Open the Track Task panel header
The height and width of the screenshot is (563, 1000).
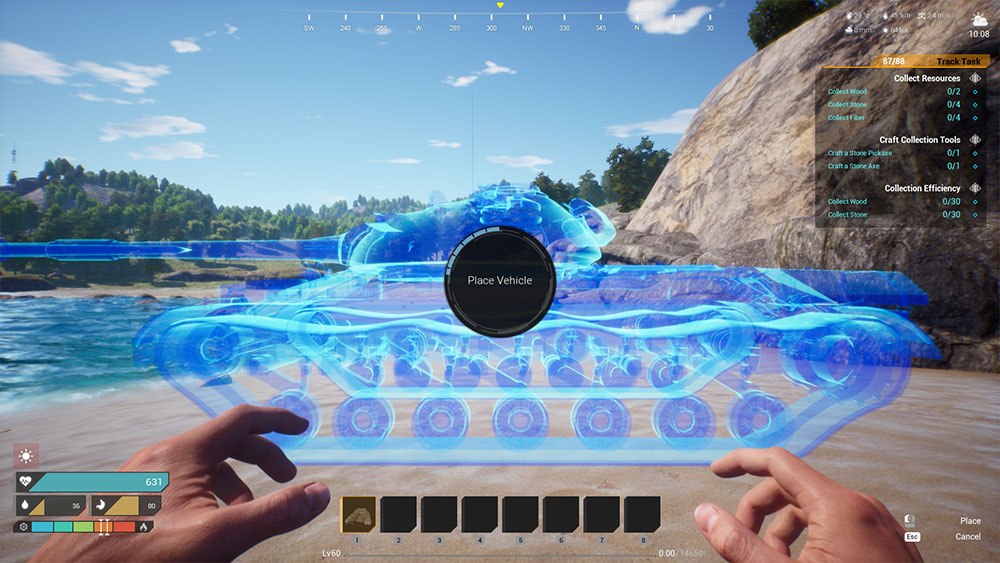click(959, 61)
